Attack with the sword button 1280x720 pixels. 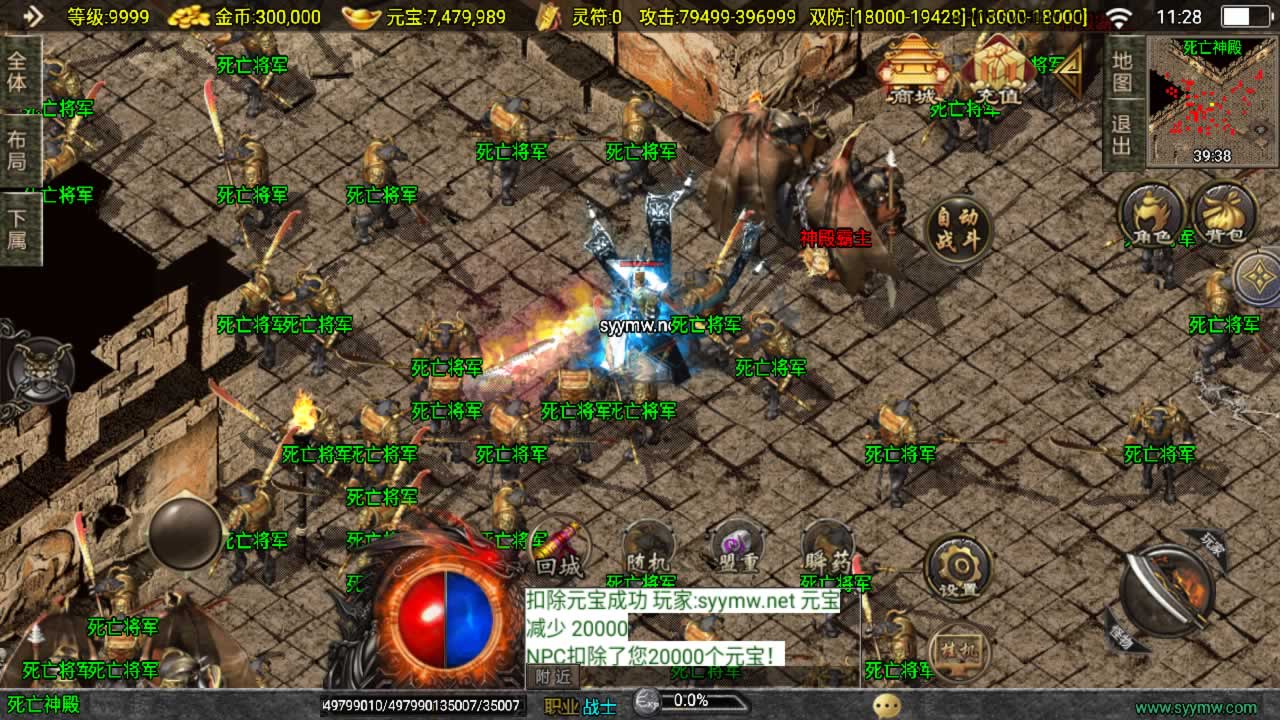click(1166, 591)
